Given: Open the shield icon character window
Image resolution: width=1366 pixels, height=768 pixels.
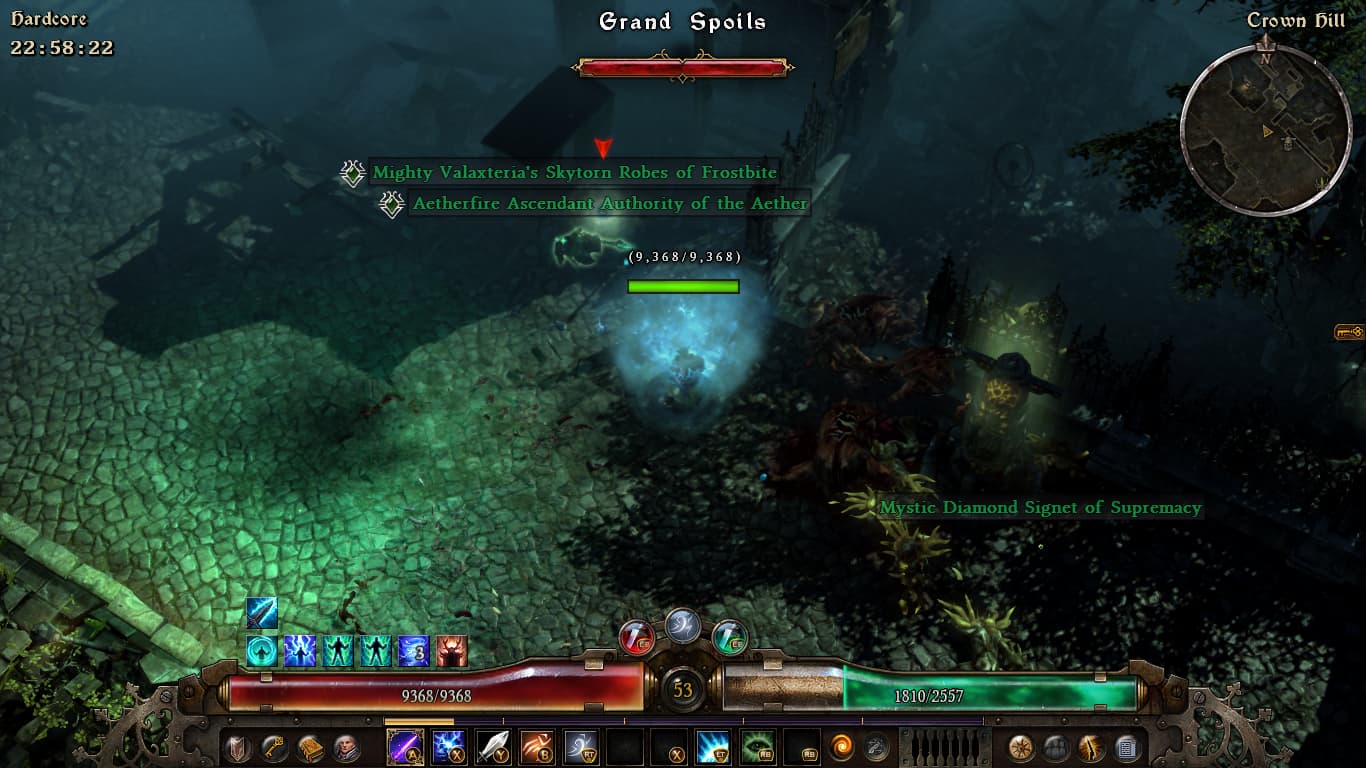Looking at the screenshot, I should [238, 747].
